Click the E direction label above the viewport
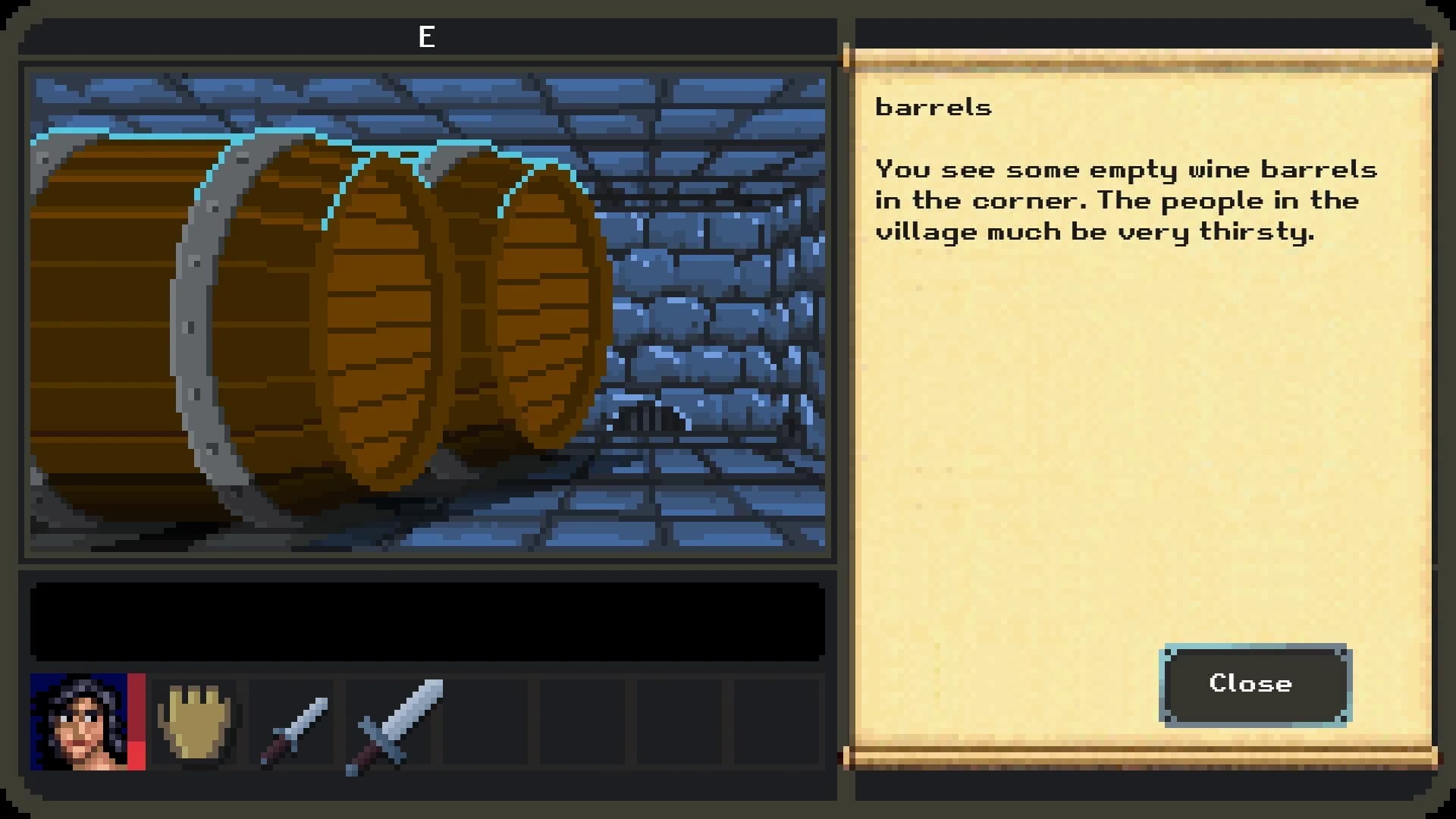This screenshot has width=1456, height=819. tap(427, 35)
